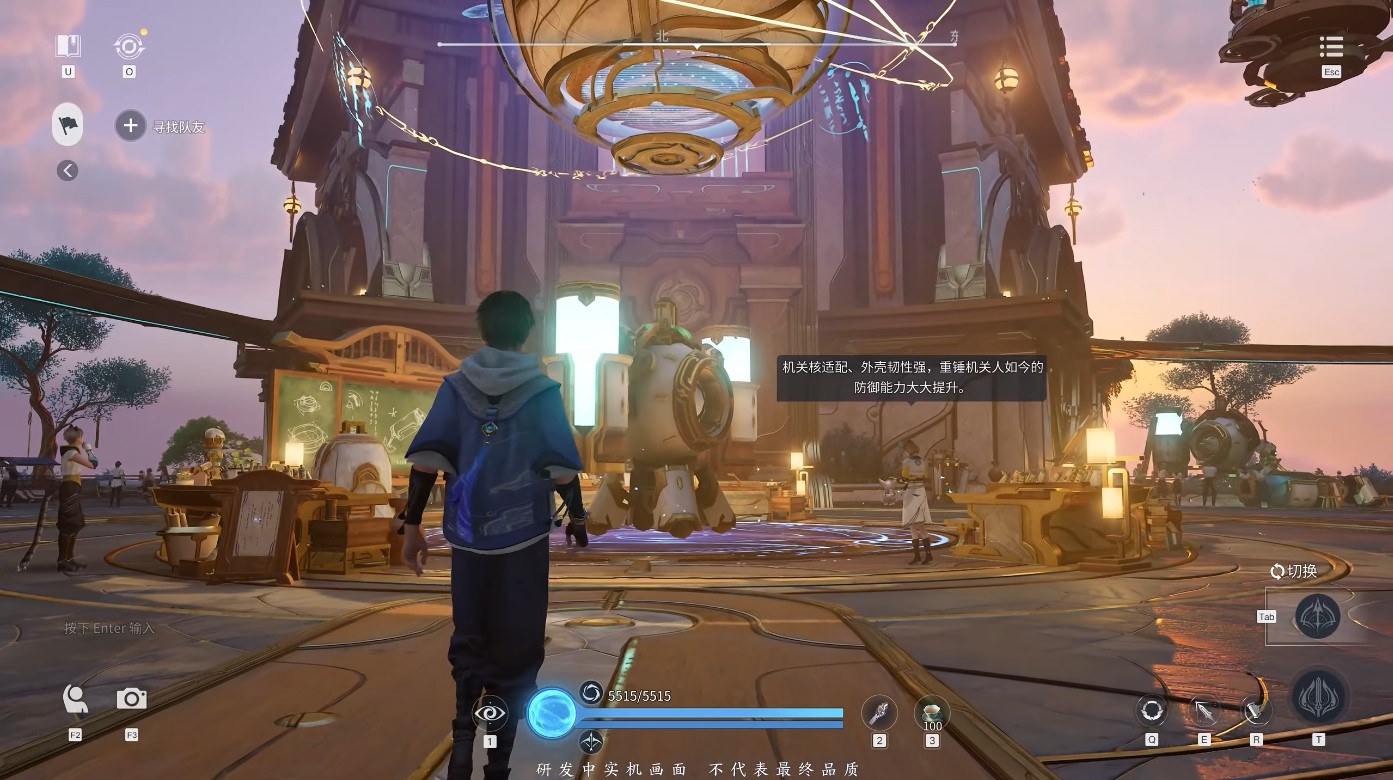
Task: Open the main menu hamburger icon
Action: coord(1331,47)
